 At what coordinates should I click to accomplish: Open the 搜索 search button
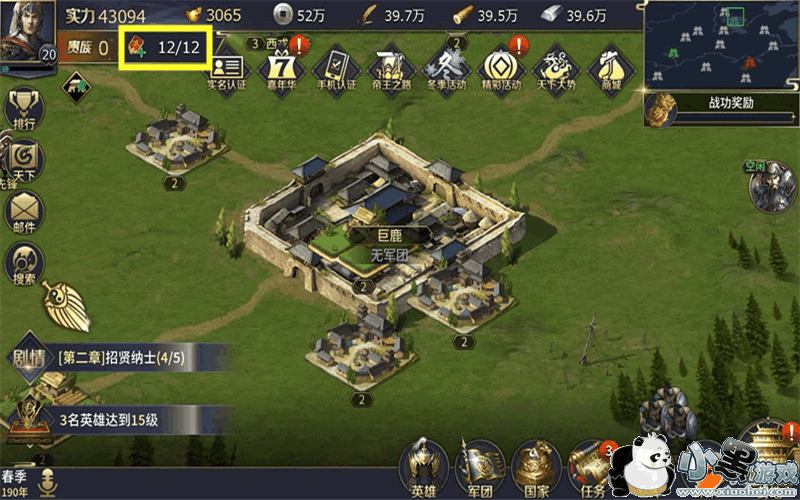pyautogui.click(x=24, y=264)
